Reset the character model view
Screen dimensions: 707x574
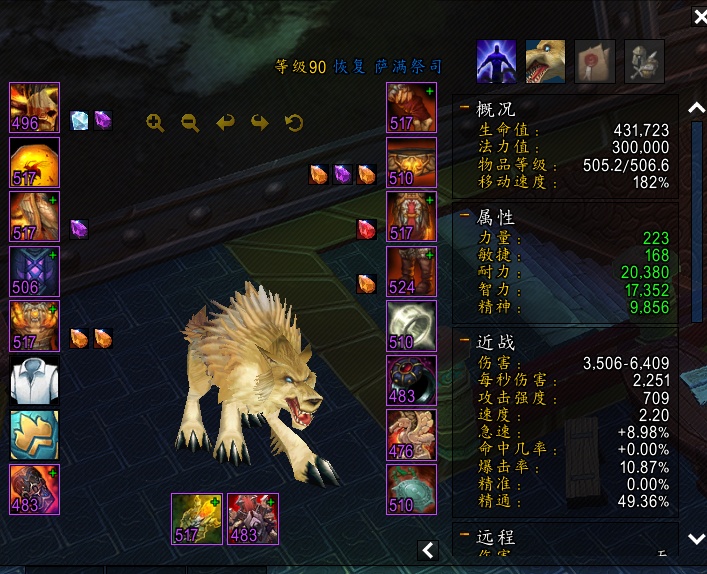[x=294, y=123]
